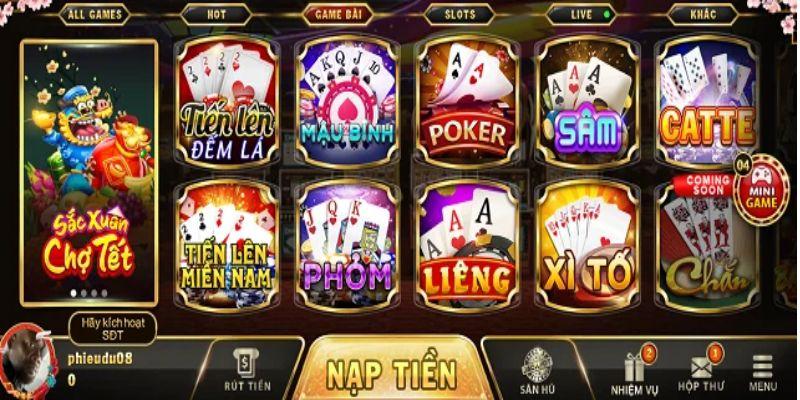Open the Hot games tab
Viewport: 800px width, 400px height.
point(215,15)
